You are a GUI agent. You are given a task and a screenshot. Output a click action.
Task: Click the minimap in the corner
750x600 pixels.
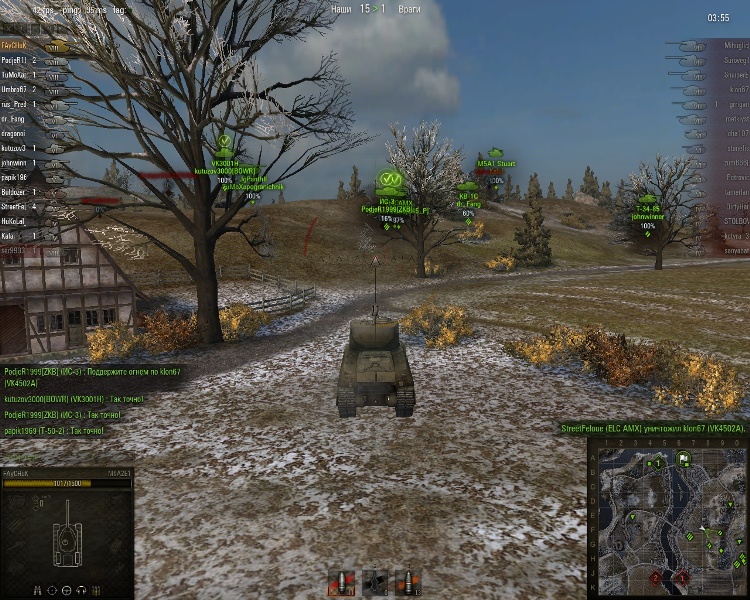pyautogui.click(x=667, y=517)
